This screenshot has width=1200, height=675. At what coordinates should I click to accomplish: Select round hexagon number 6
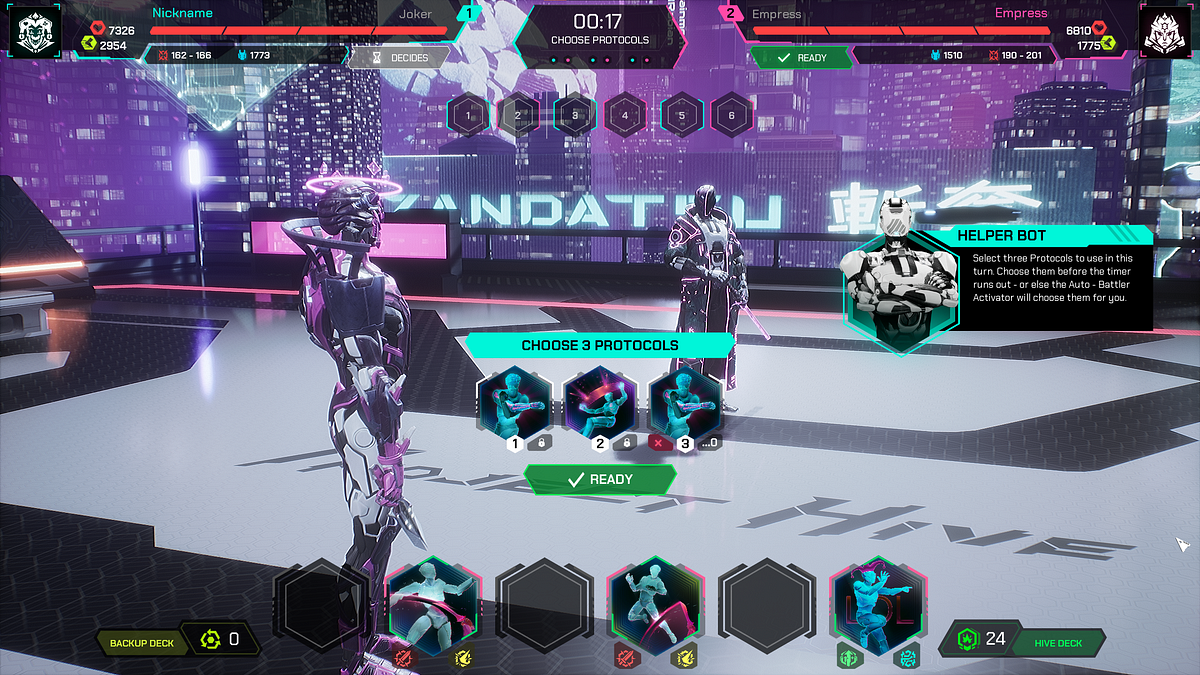click(x=732, y=115)
